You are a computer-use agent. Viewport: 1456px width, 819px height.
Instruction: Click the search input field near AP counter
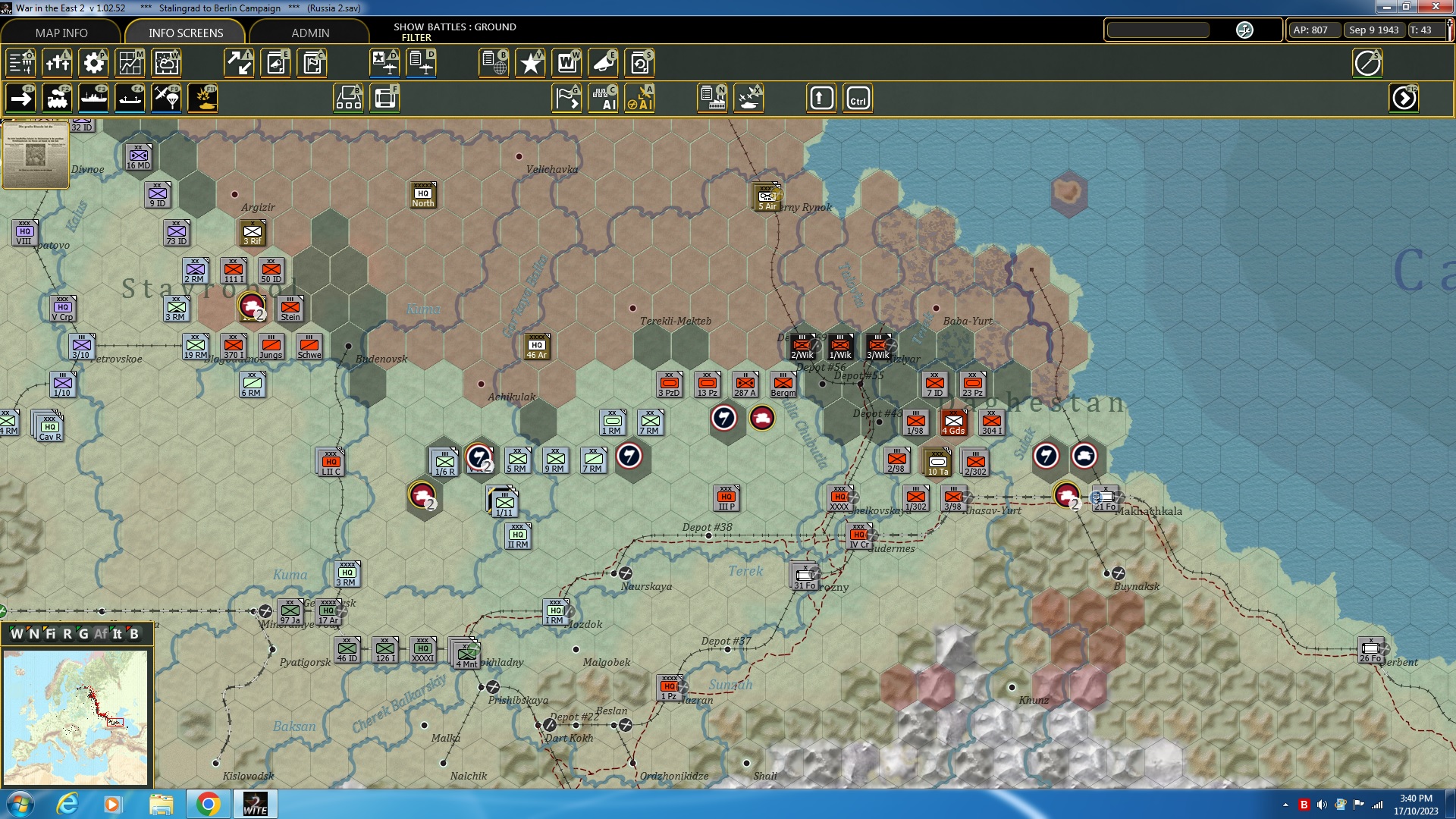1156,30
